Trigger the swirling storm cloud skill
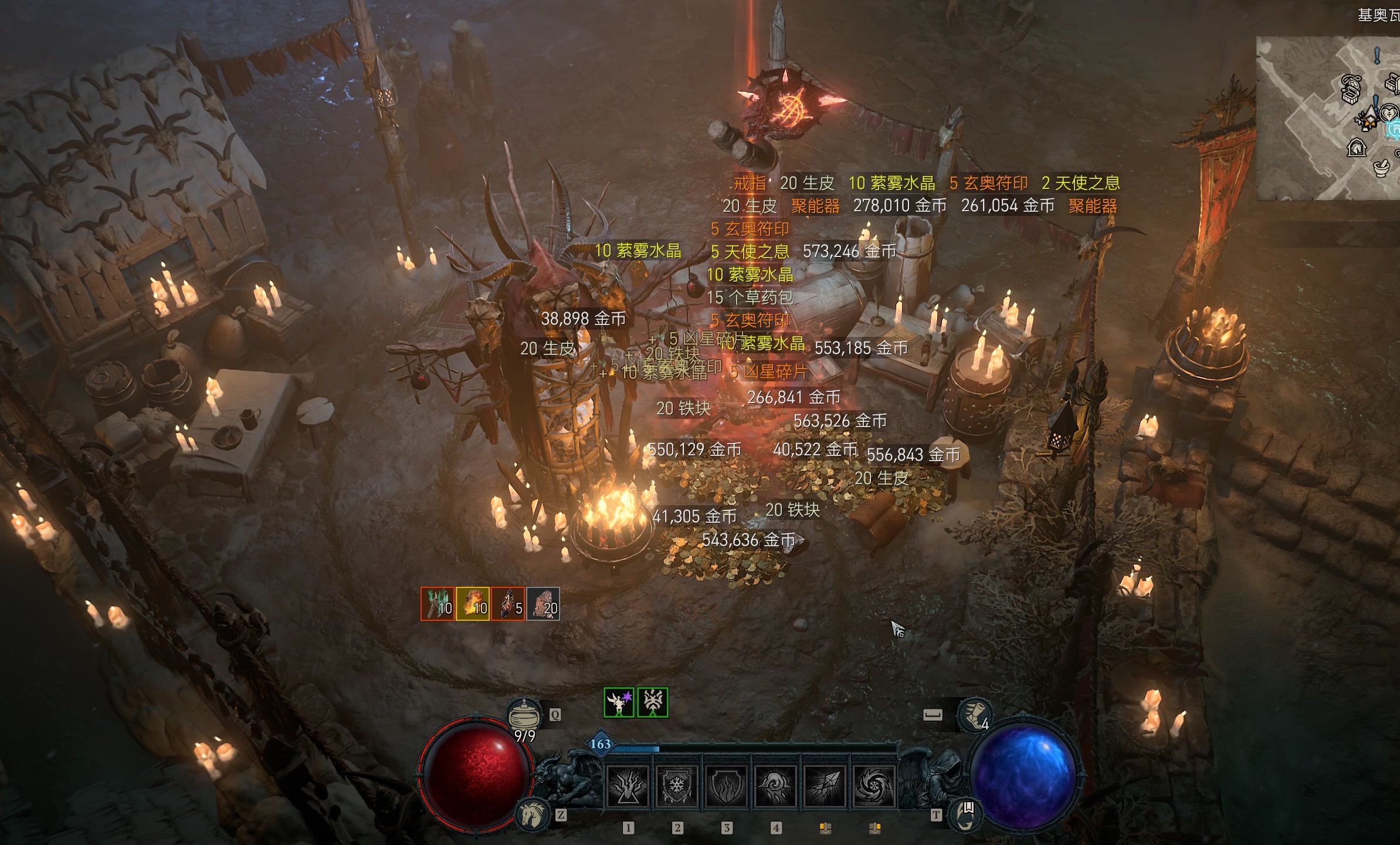The height and width of the screenshot is (845, 1400). point(774,787)
